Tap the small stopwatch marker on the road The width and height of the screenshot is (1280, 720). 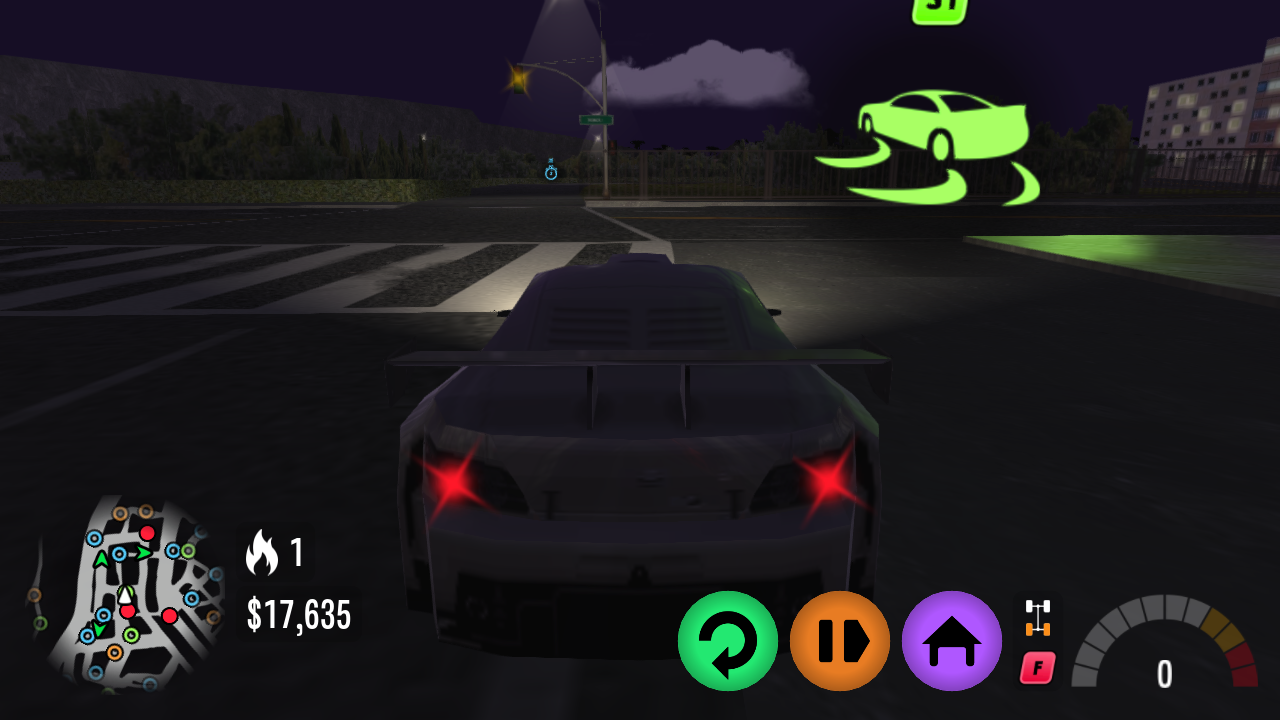(x=551, y=172)
